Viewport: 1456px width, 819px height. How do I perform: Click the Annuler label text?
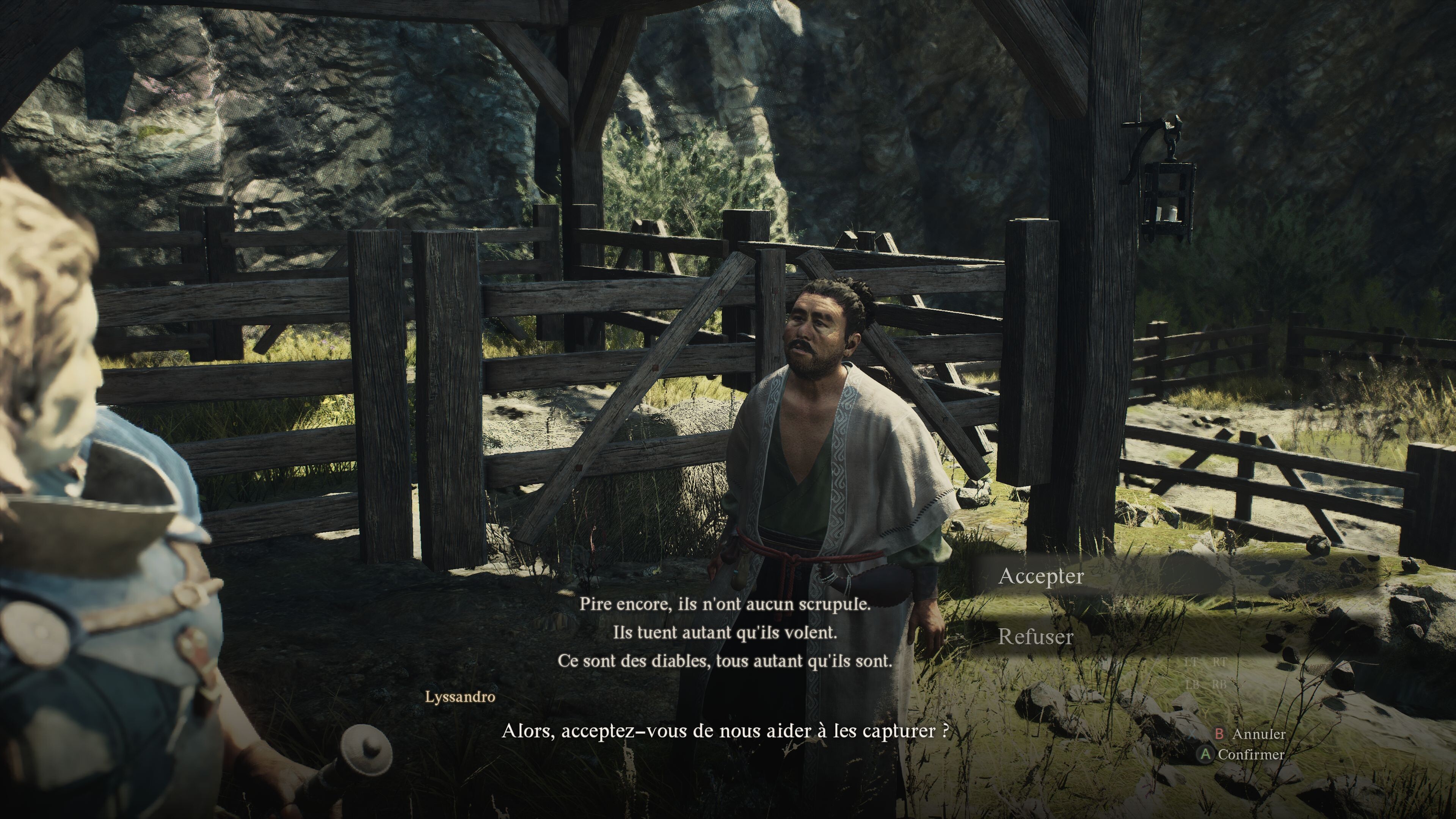[1260, 735]
